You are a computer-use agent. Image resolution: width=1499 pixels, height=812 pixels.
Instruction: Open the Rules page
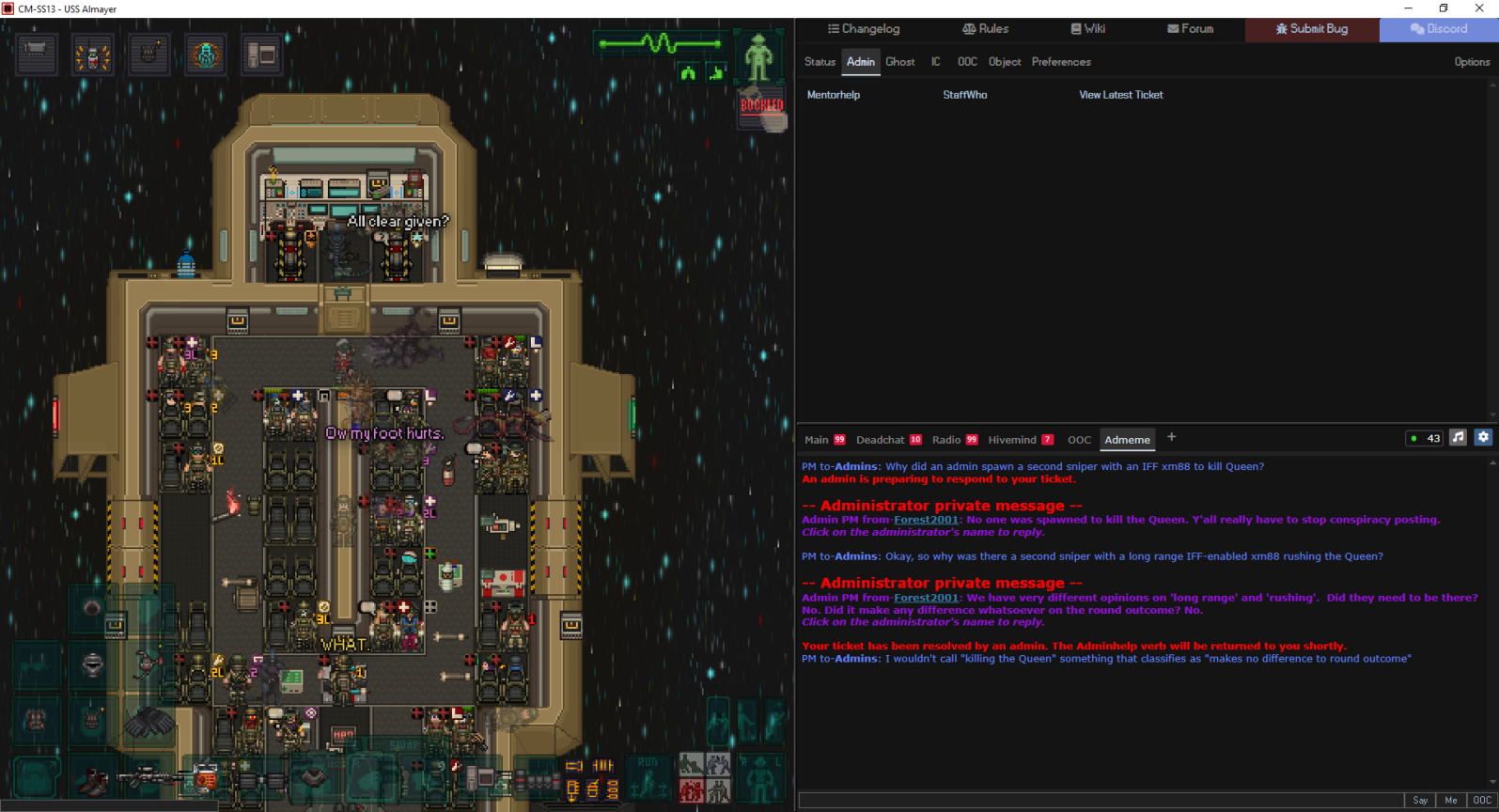click(x=985, y=29)
